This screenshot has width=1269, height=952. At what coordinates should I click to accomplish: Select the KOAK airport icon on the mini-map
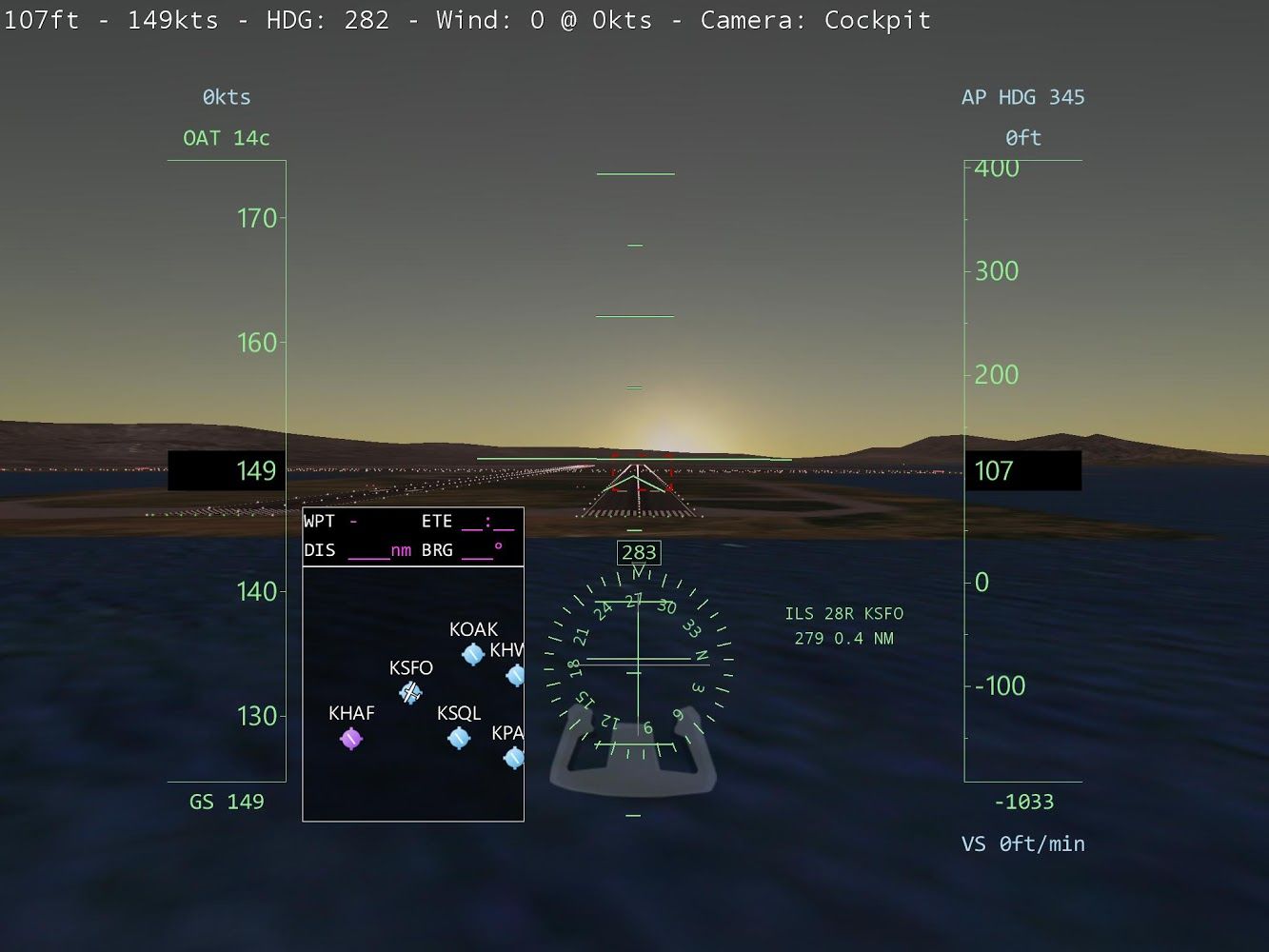tap(473, 653)
